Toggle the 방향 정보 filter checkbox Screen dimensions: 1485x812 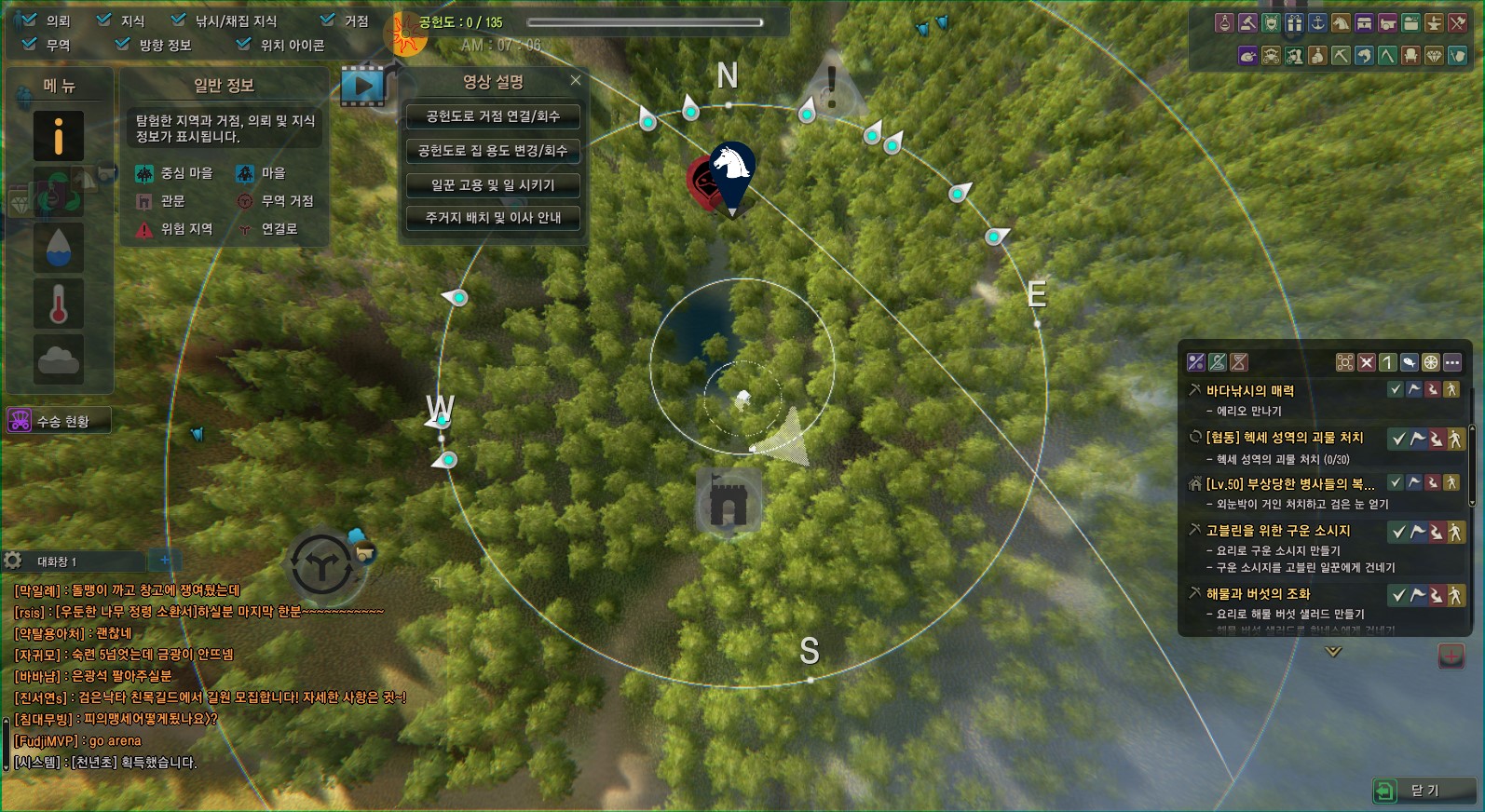(x=122, y=44)
